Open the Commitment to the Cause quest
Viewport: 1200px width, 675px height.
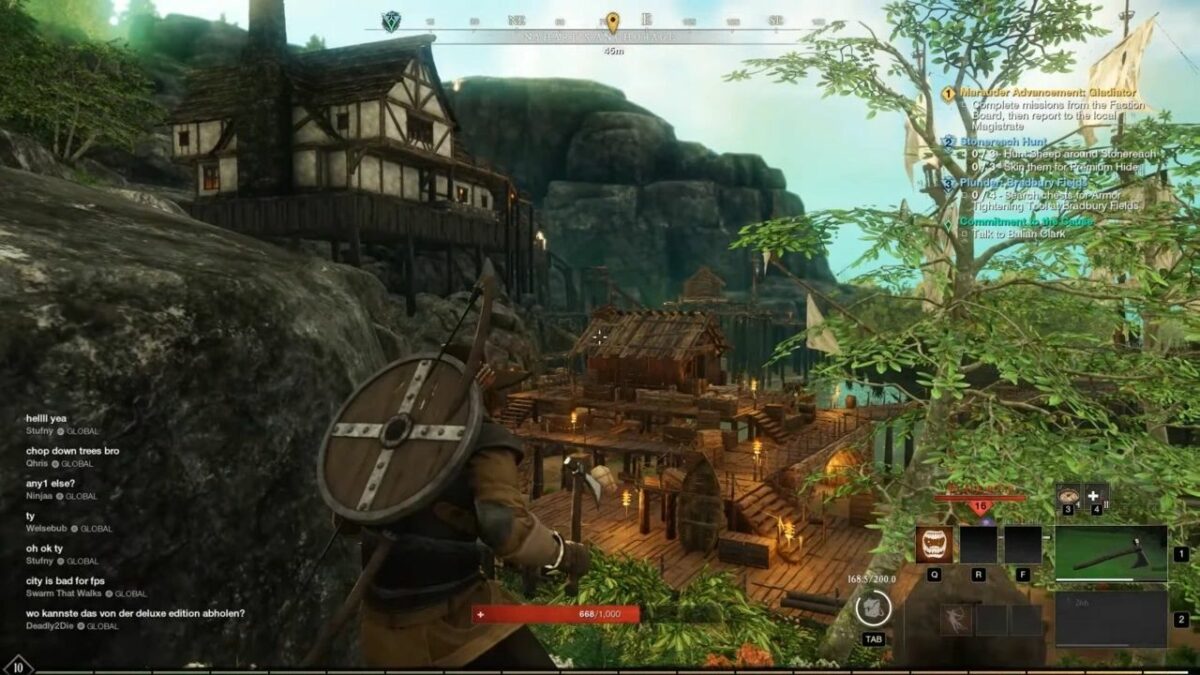(1026, 221)
